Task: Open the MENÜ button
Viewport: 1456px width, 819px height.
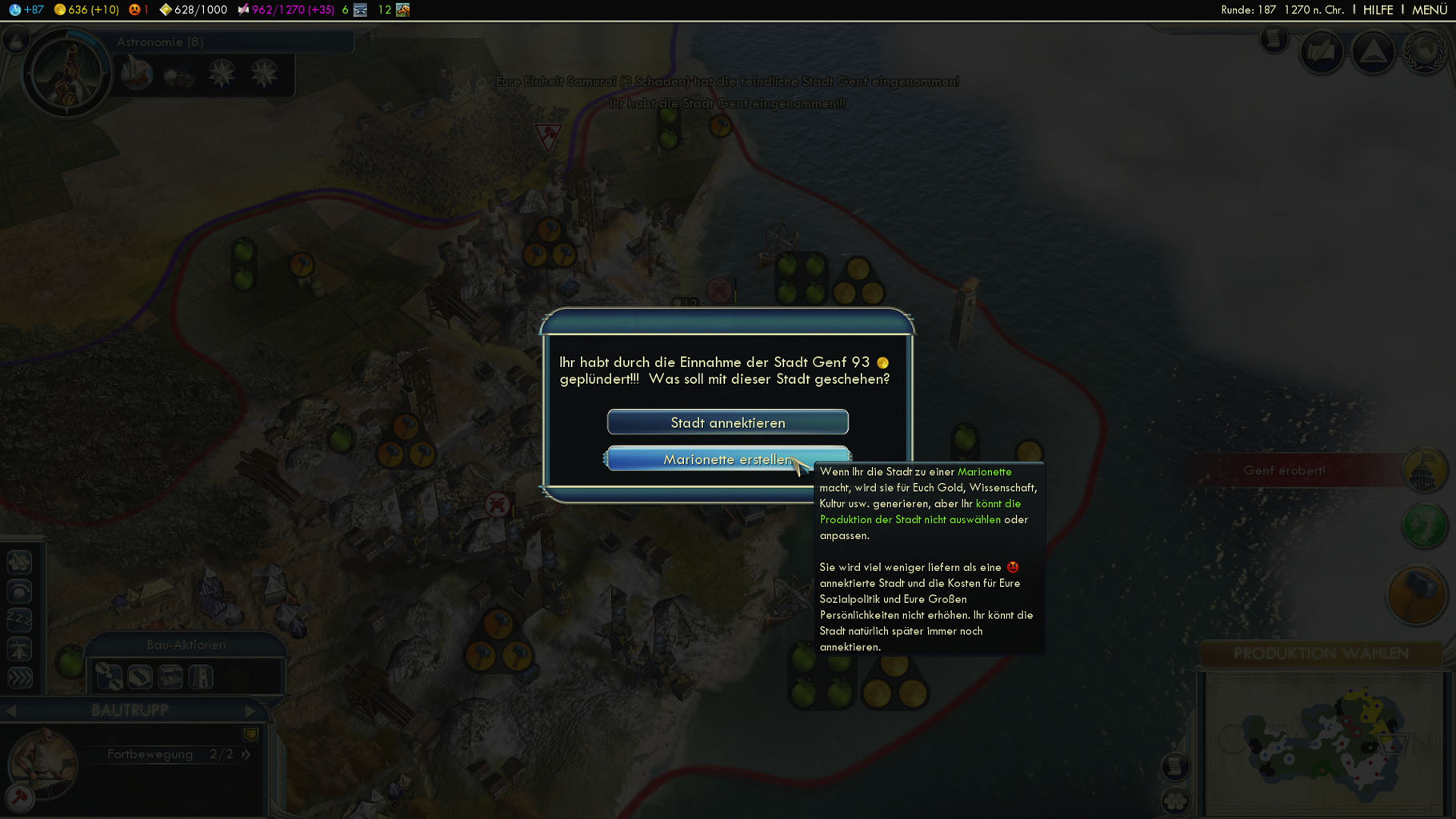Action: click(1429, 10)
